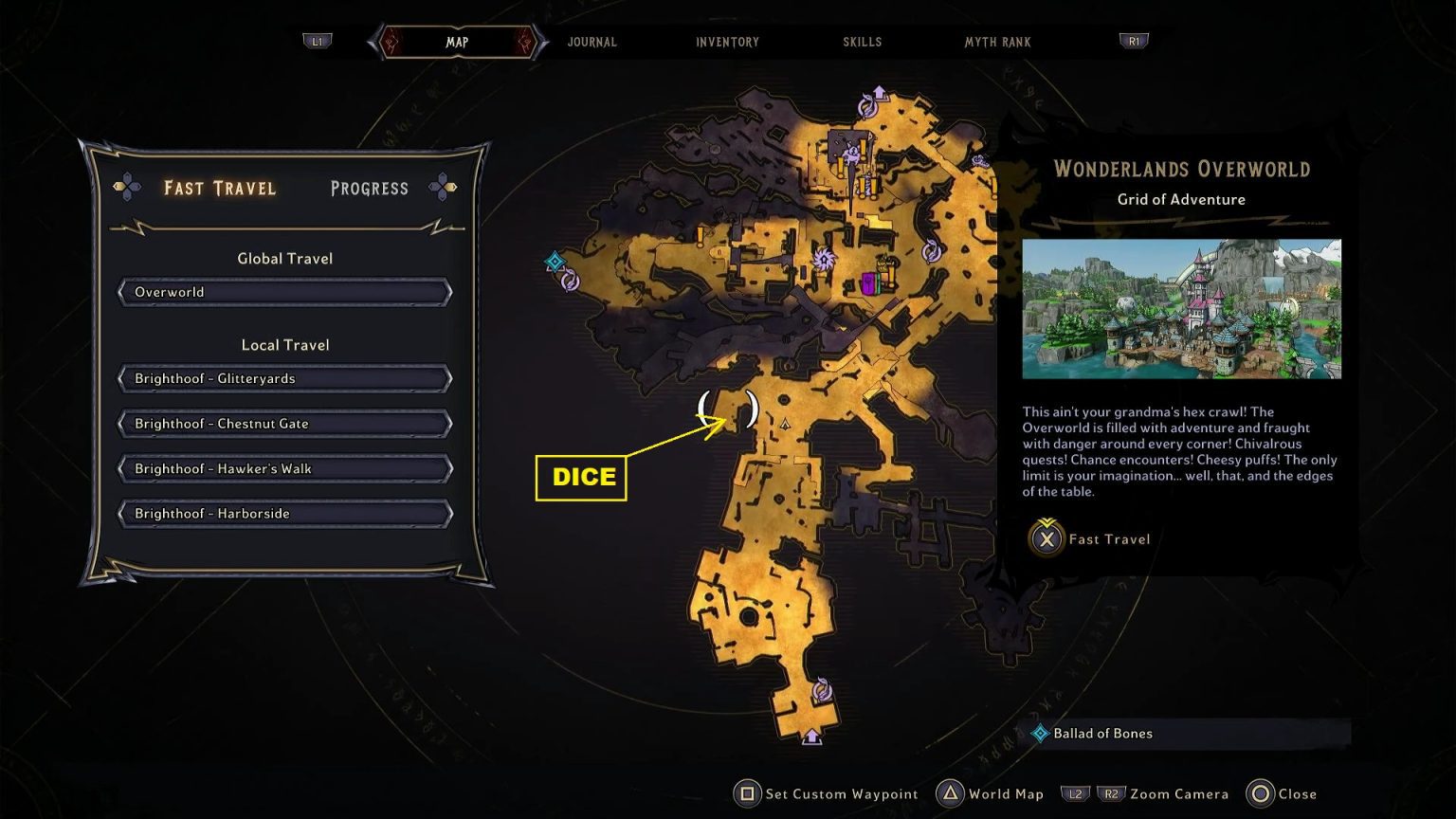
Task: Click the Set Custom Waypoint button
Action: tap(748, 793)
